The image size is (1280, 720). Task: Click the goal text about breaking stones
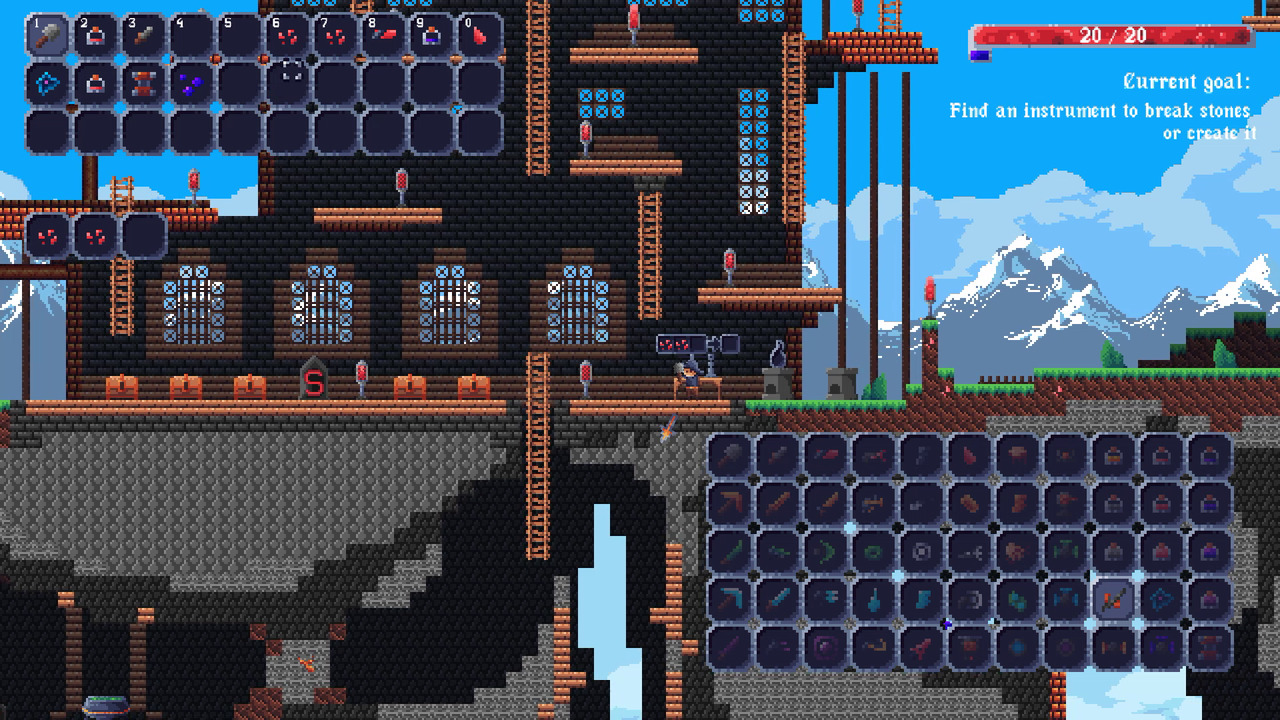tap(1100, 111)
